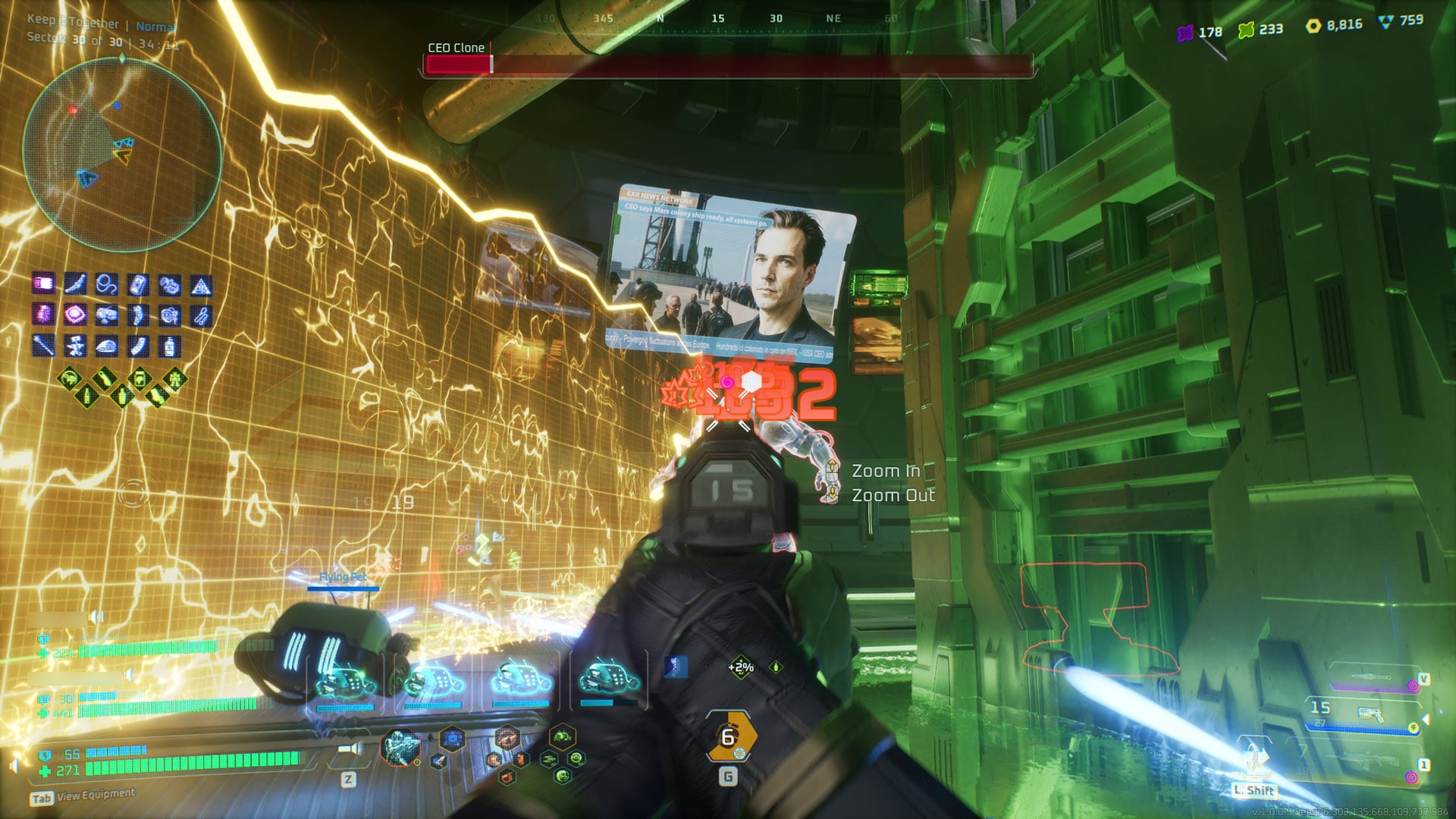
Task: Activate the soldier character ability portrait
Action: 399,746
